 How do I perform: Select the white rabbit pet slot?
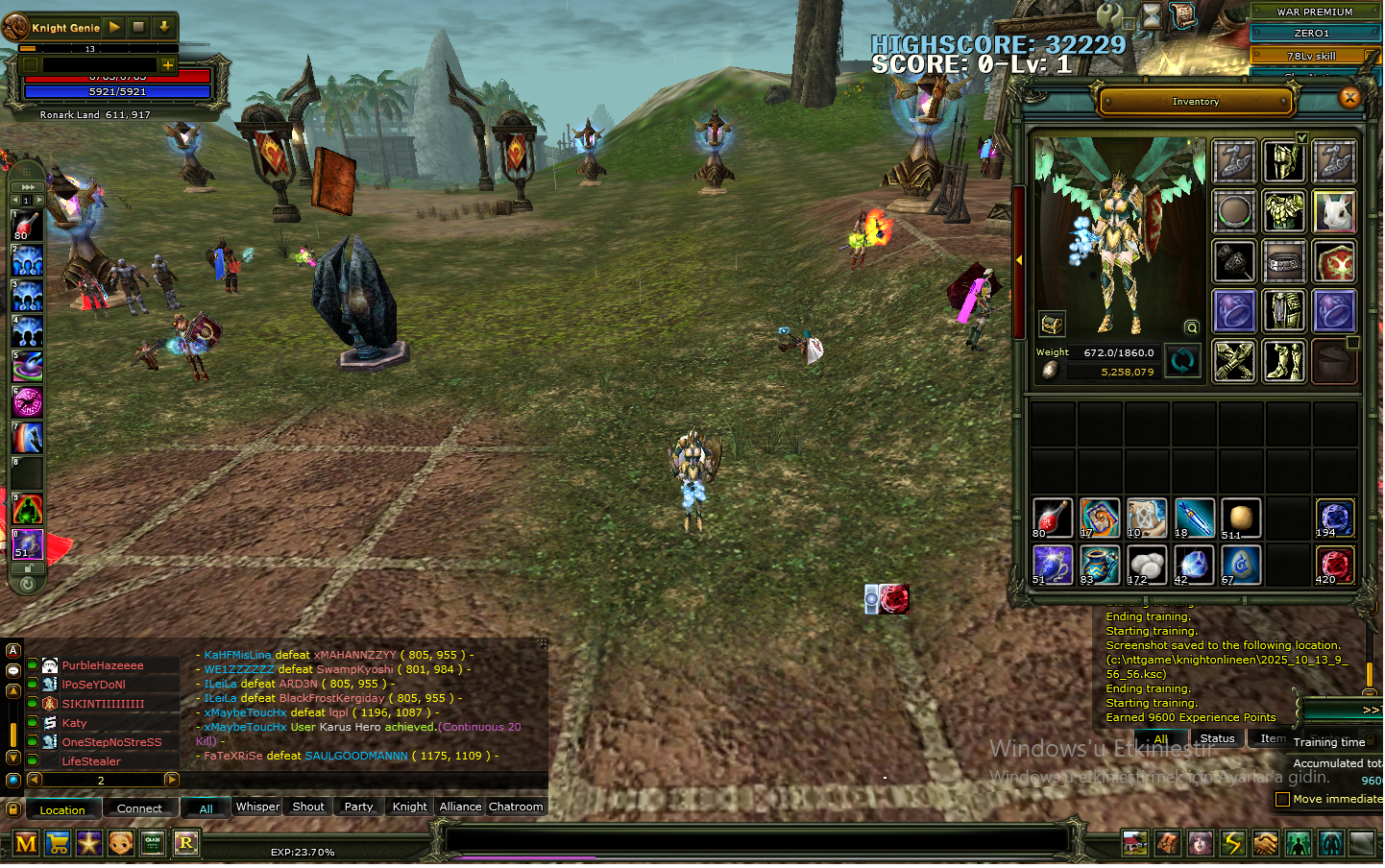pyautogui.click(x=1334, y=211)
